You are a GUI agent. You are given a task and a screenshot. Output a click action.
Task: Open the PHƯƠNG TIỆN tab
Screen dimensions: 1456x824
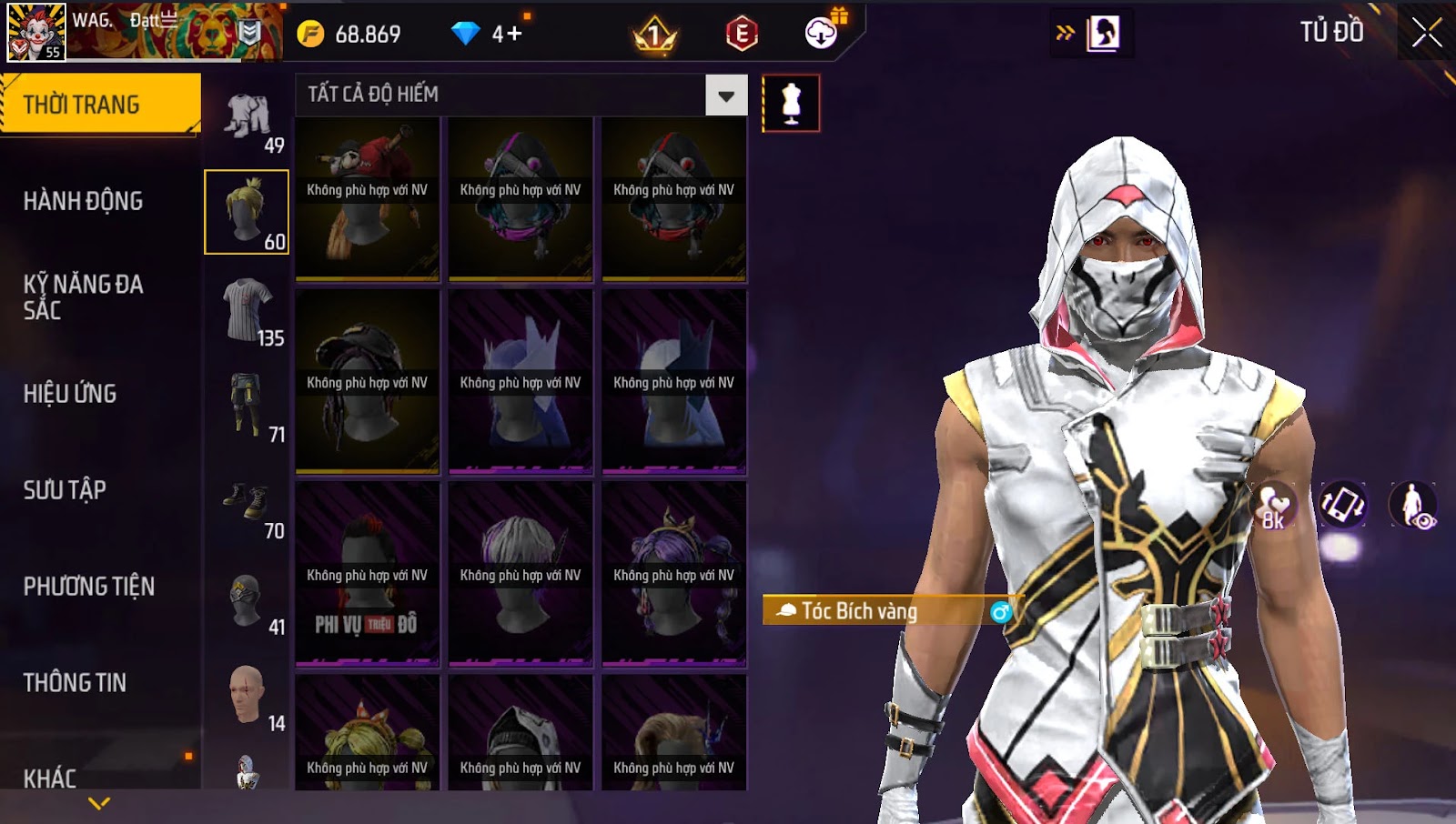pyautogui.click(x=89, y=587)
